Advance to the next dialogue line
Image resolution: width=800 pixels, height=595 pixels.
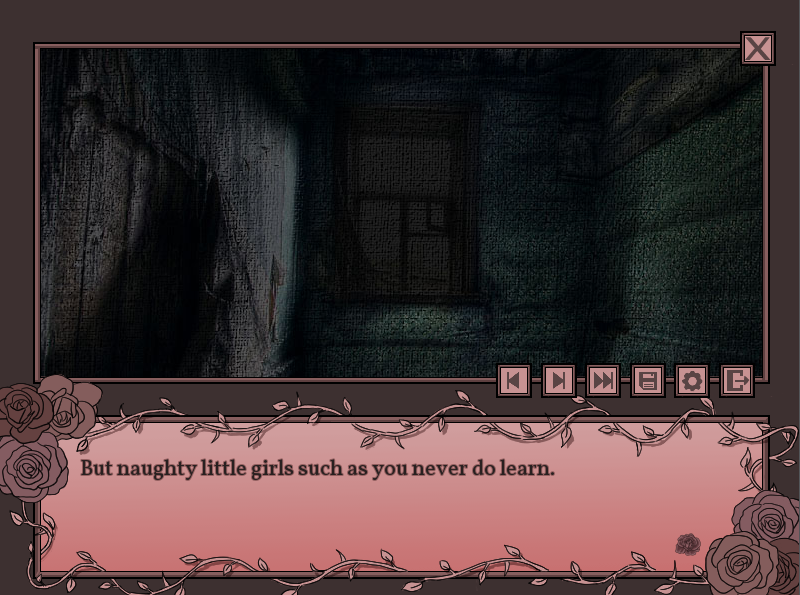coord(559,380)
